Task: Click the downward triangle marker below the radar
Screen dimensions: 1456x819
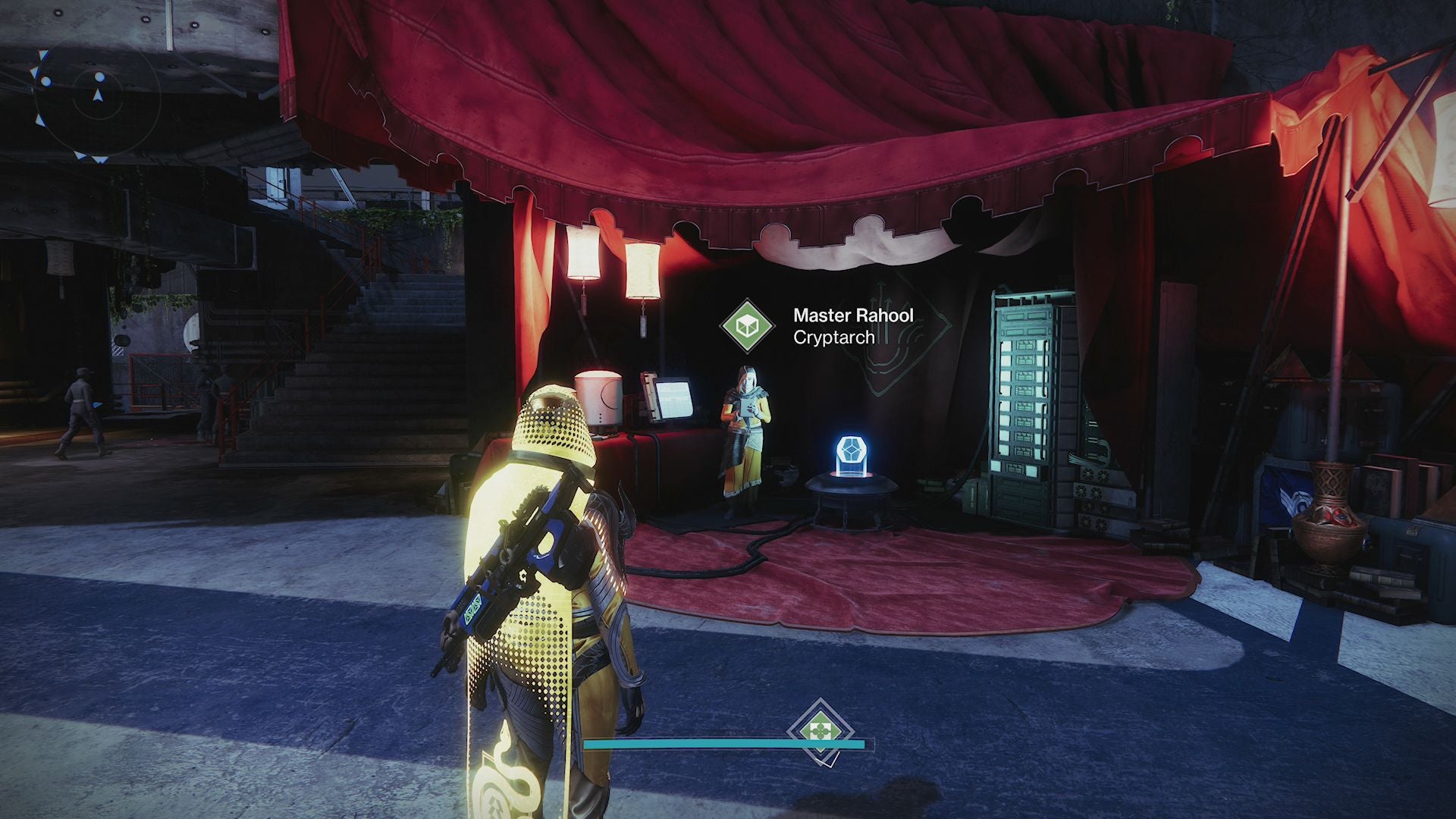Action: [x=99, y=160]
